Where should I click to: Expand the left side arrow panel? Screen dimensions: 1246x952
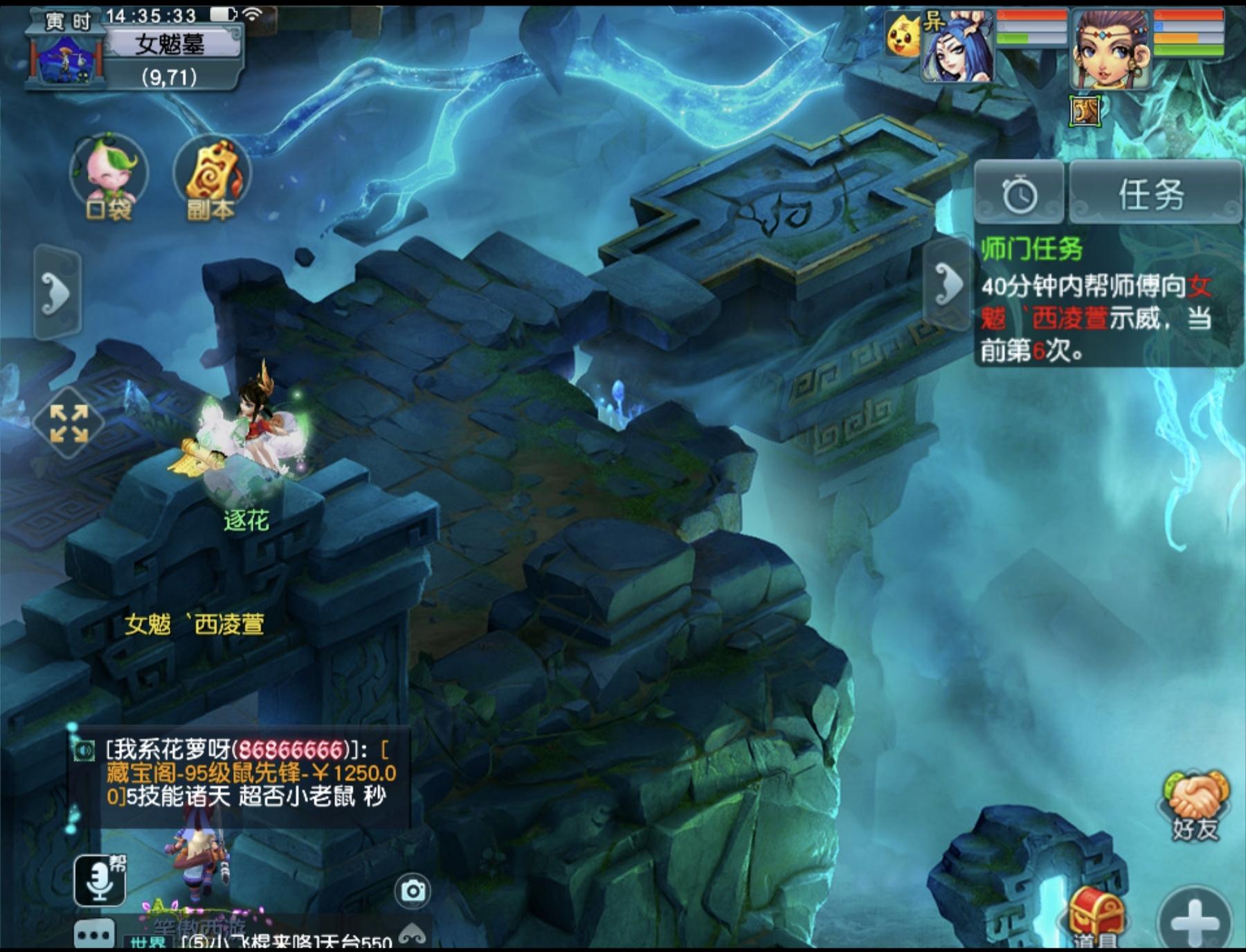[57, 293]
